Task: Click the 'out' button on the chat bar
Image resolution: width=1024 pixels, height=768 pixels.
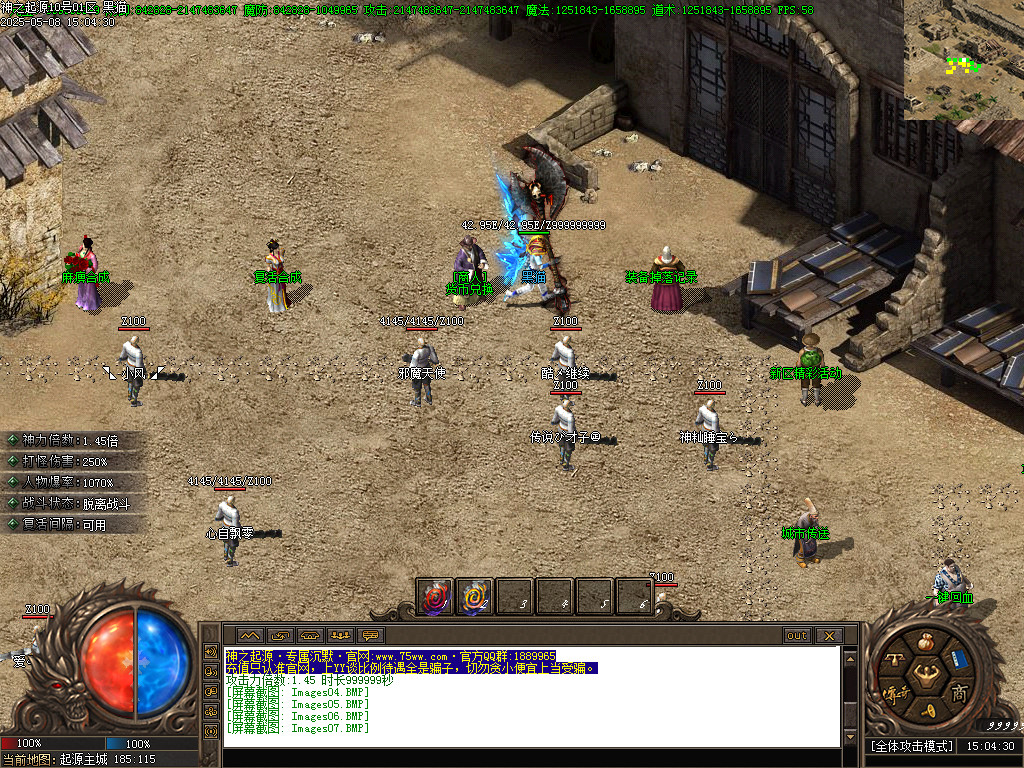Action: pos(797,636)
